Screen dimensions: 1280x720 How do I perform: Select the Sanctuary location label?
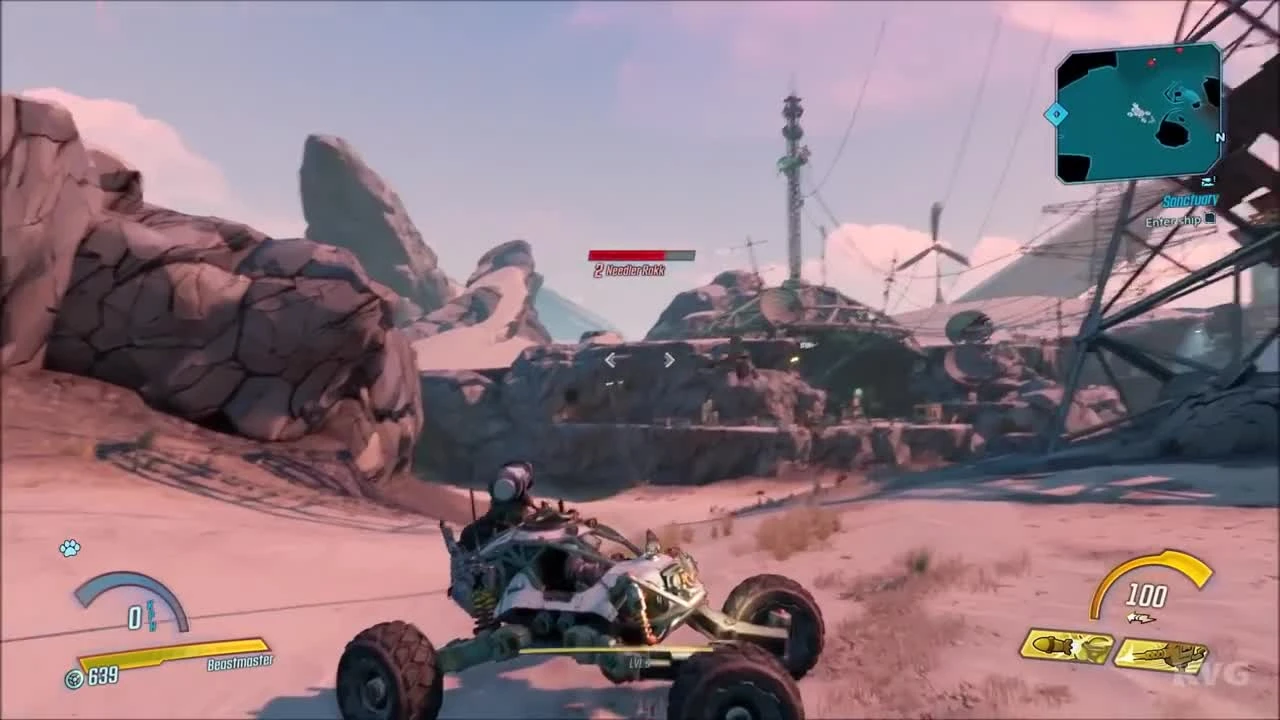[1190, 200]
